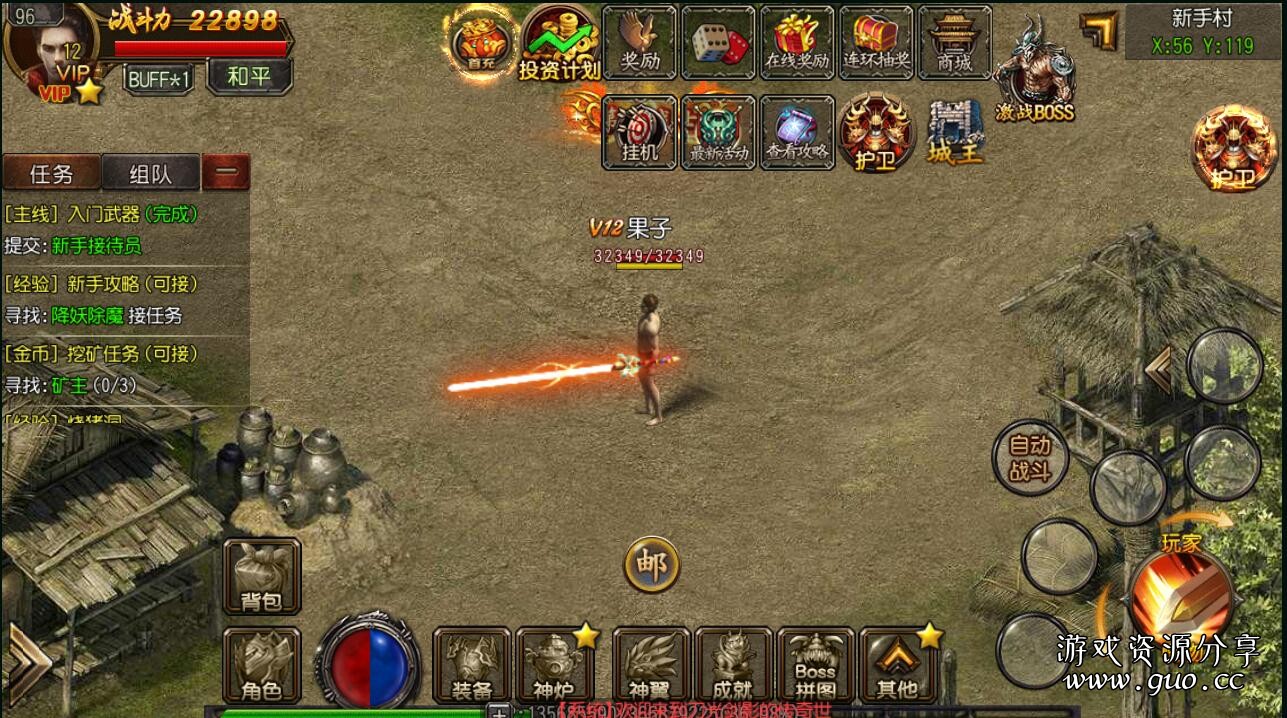Switch to the 任务 quest tab
This screenshot has width=1287, height=718.
[52, 174]
